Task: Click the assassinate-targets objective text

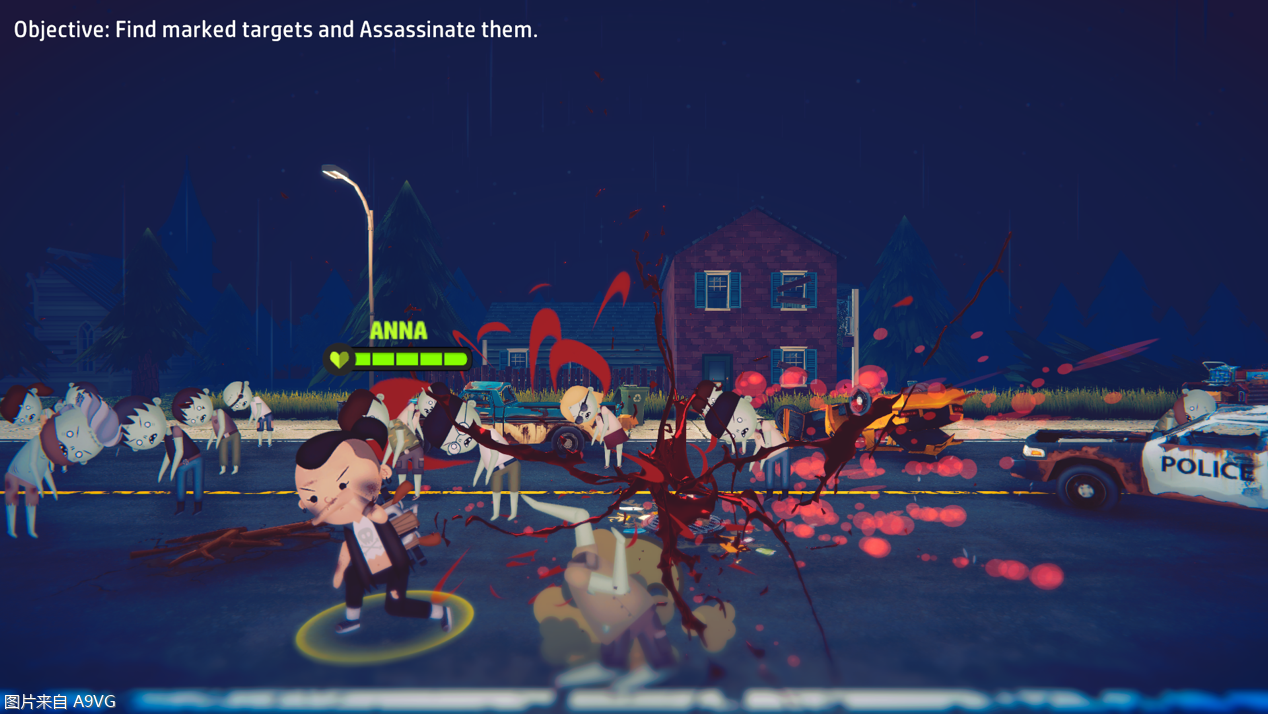Action: pyautogui.click(x=276, y=30)
